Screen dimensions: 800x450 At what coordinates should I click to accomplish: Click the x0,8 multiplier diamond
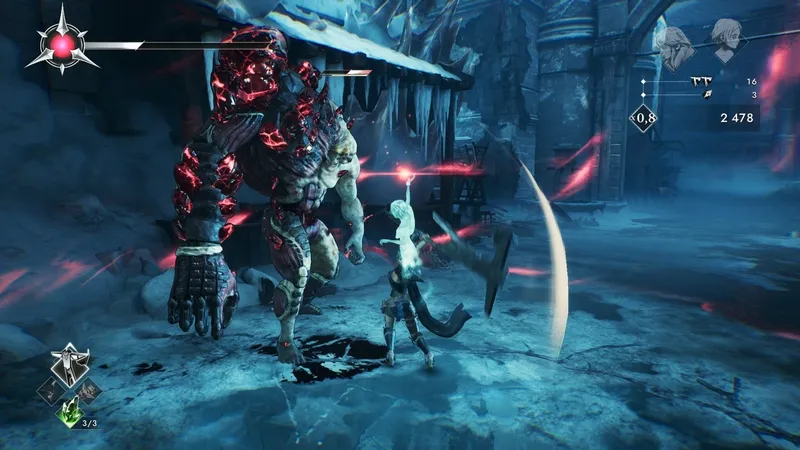pos(644,119)
